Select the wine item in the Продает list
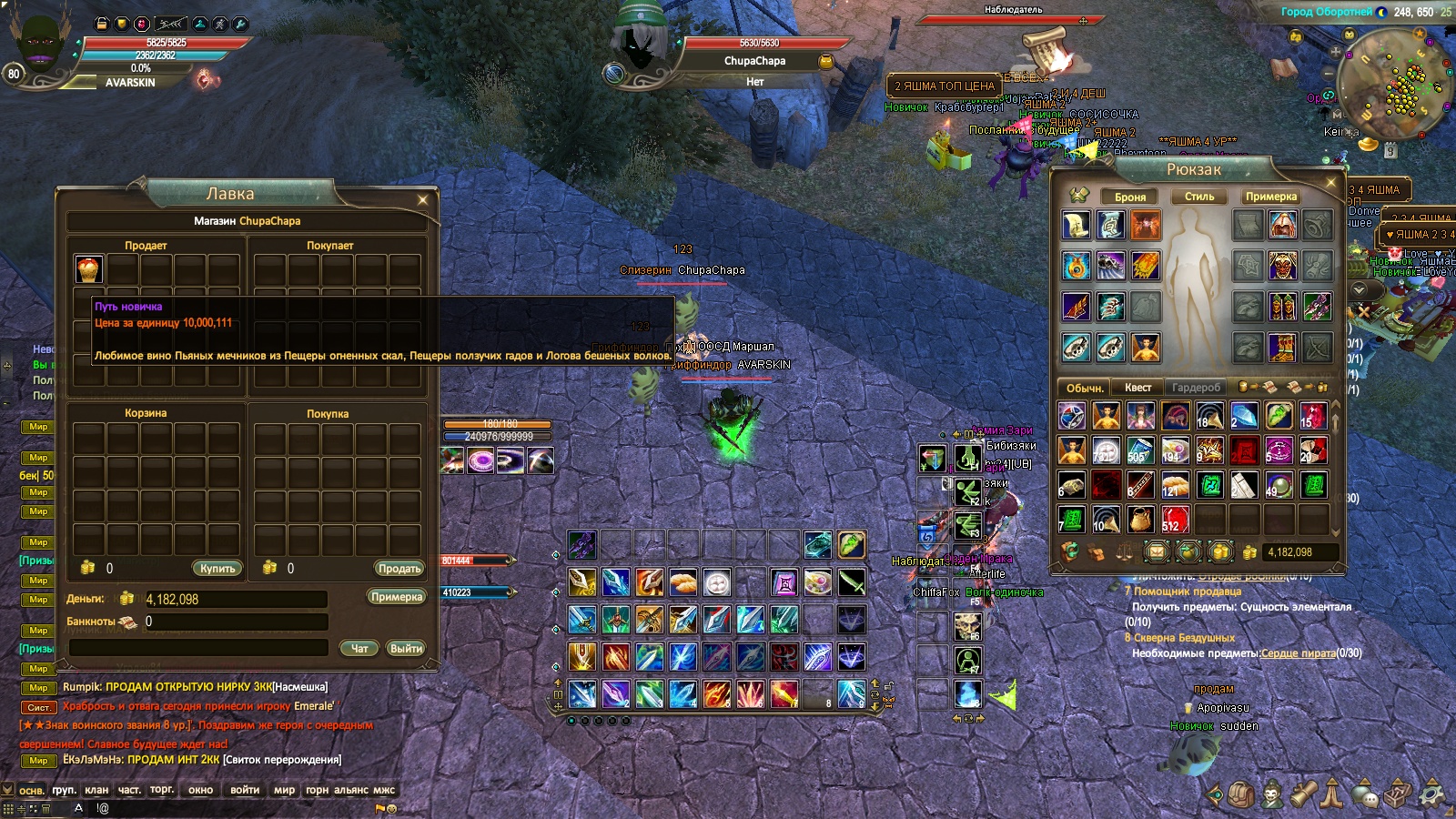This screenshot has height=819, width=1456. pos(88,268)
